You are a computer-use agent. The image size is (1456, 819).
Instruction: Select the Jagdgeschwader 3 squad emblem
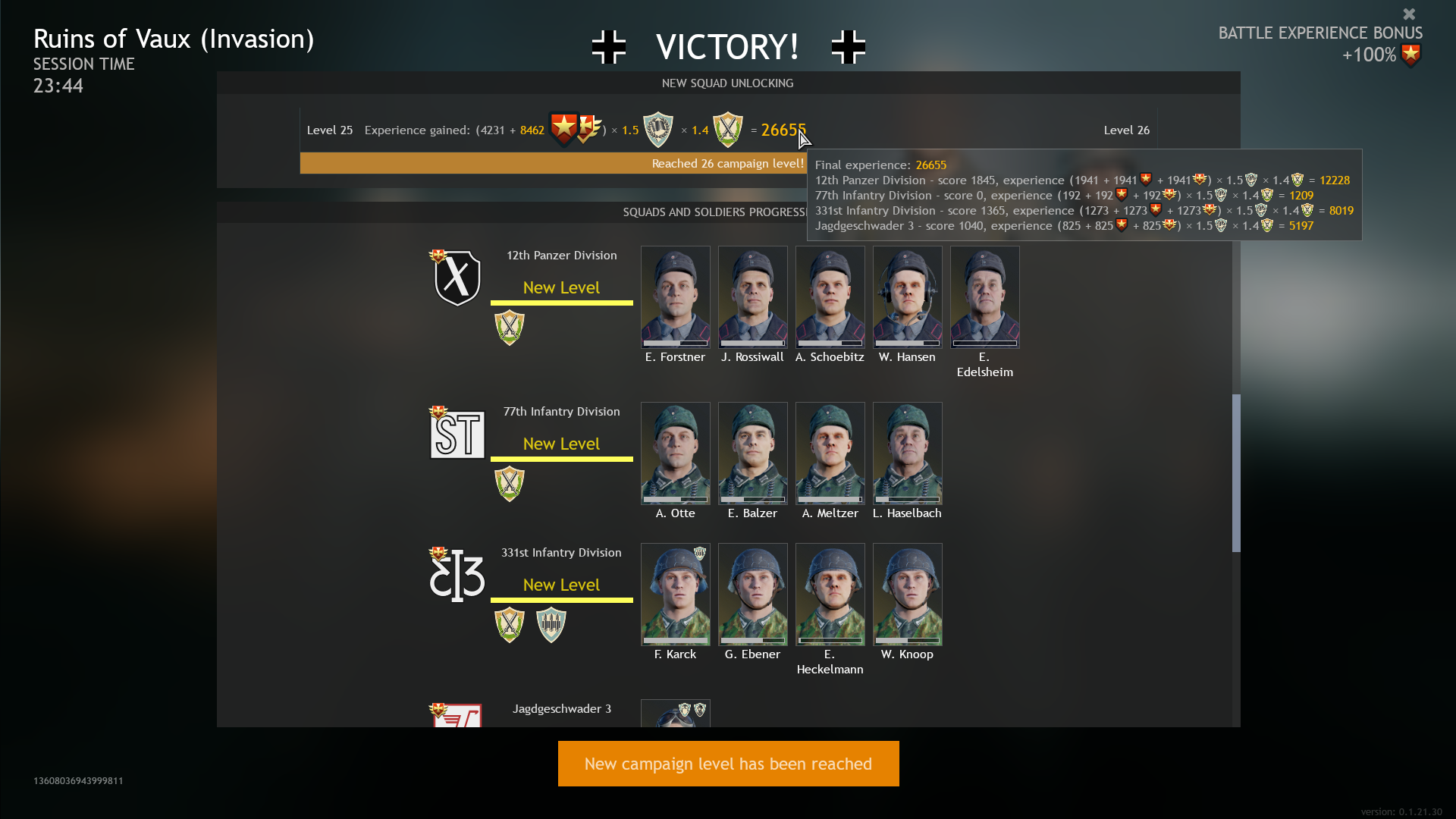(x=457, y=717)
